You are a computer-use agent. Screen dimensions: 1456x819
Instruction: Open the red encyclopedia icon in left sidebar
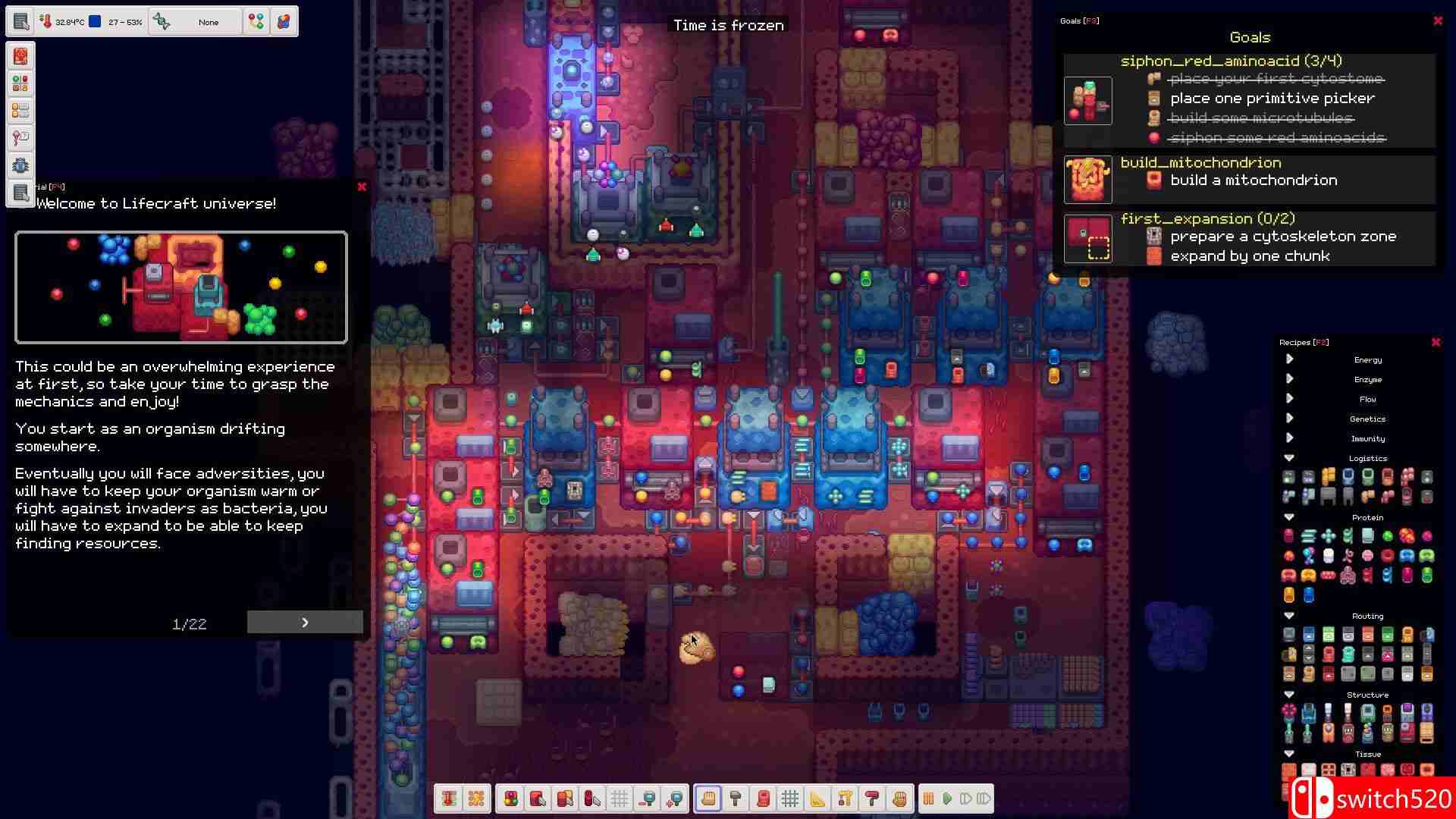click(20, 55)
